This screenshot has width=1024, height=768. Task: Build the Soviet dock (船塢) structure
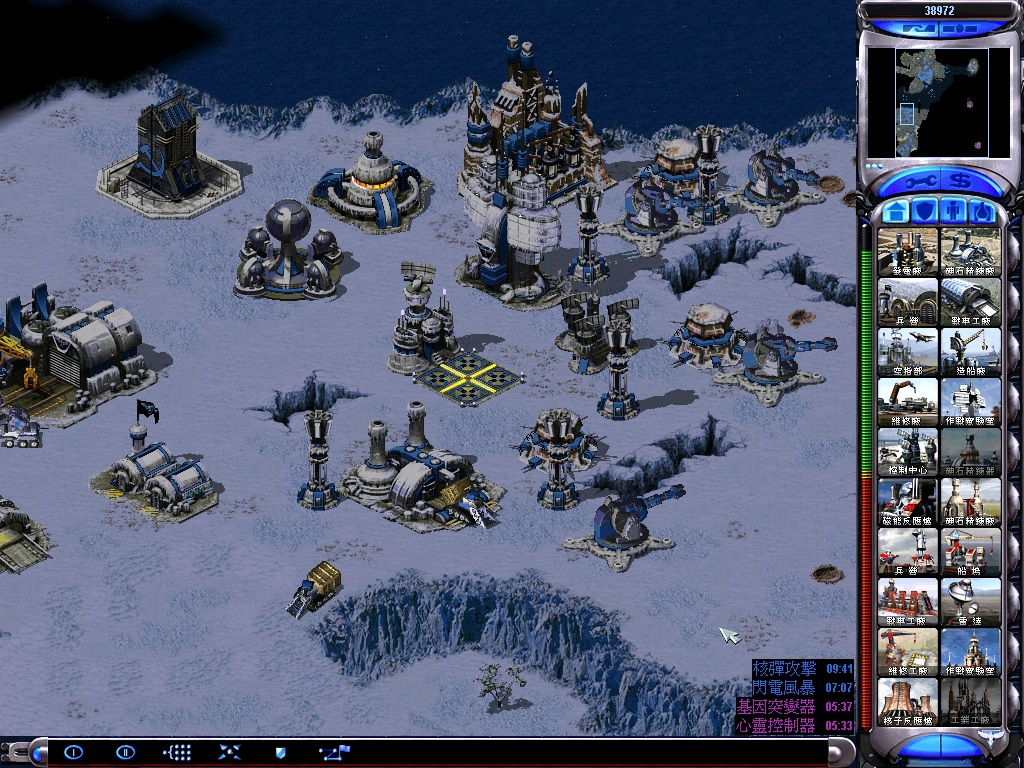(x=970, y=551)
